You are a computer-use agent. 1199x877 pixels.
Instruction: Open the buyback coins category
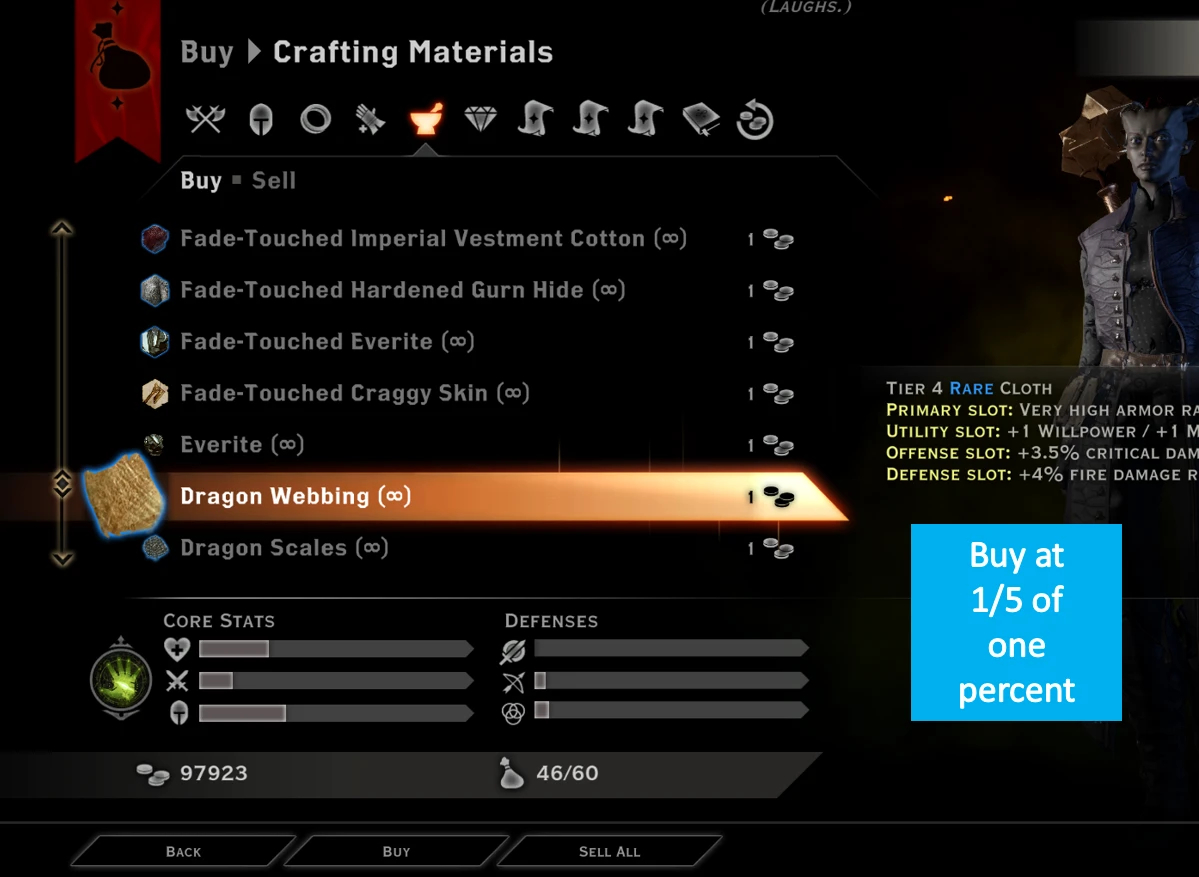pyautogui.click(x=755, y=120)
